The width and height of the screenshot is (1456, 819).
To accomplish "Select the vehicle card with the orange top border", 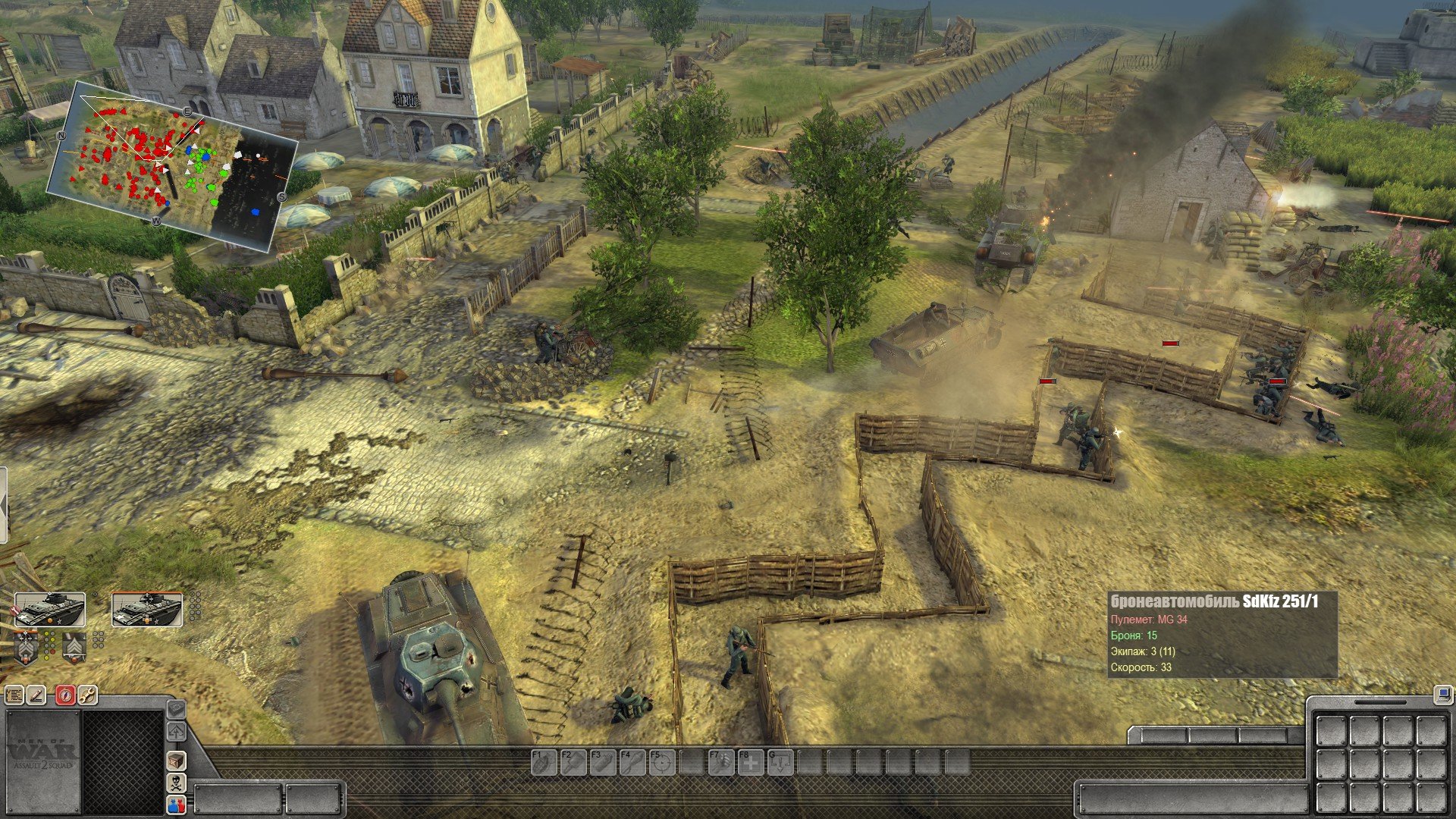I will point(147,610).
